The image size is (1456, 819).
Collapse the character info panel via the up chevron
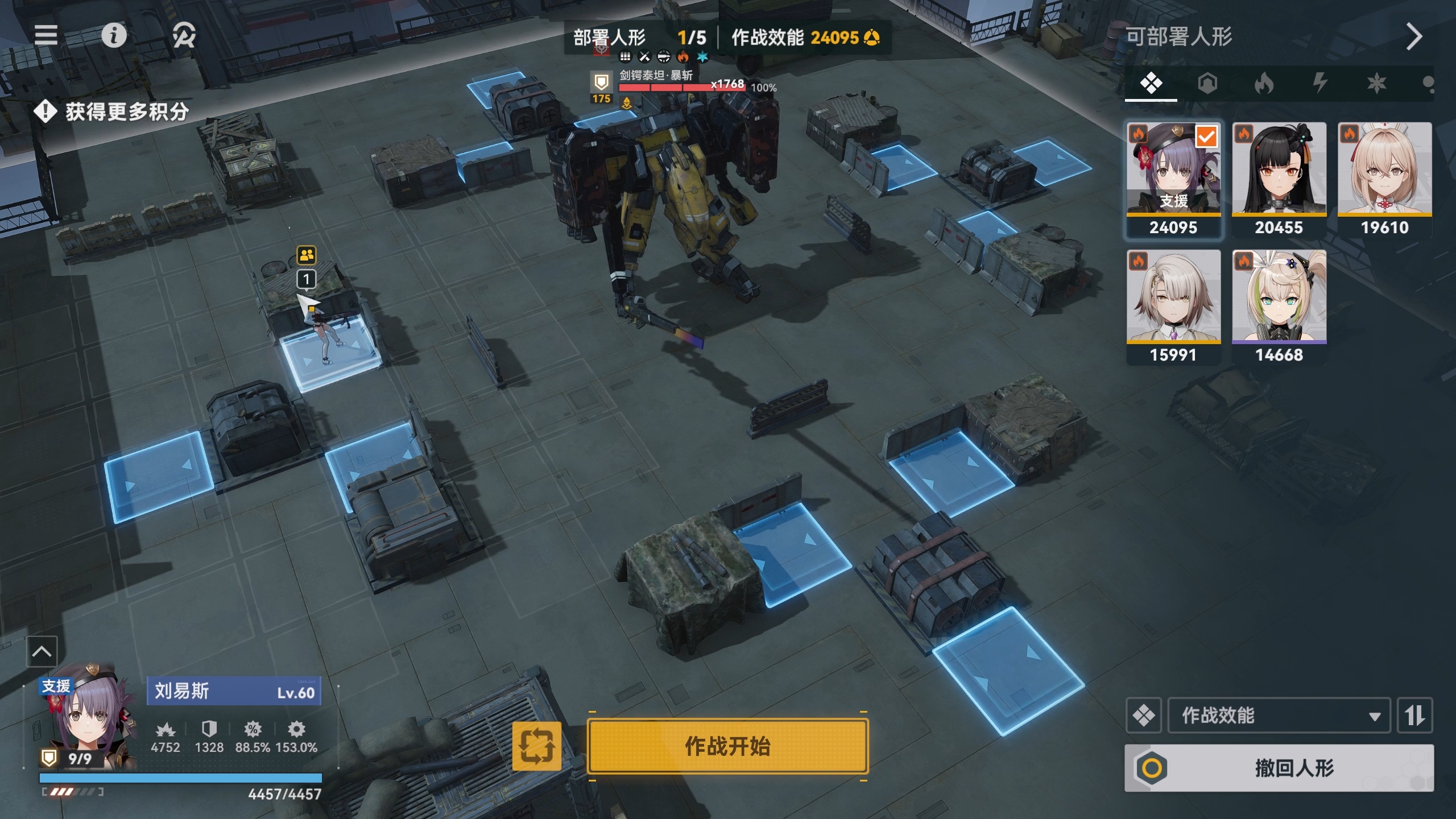pos(42,652)
